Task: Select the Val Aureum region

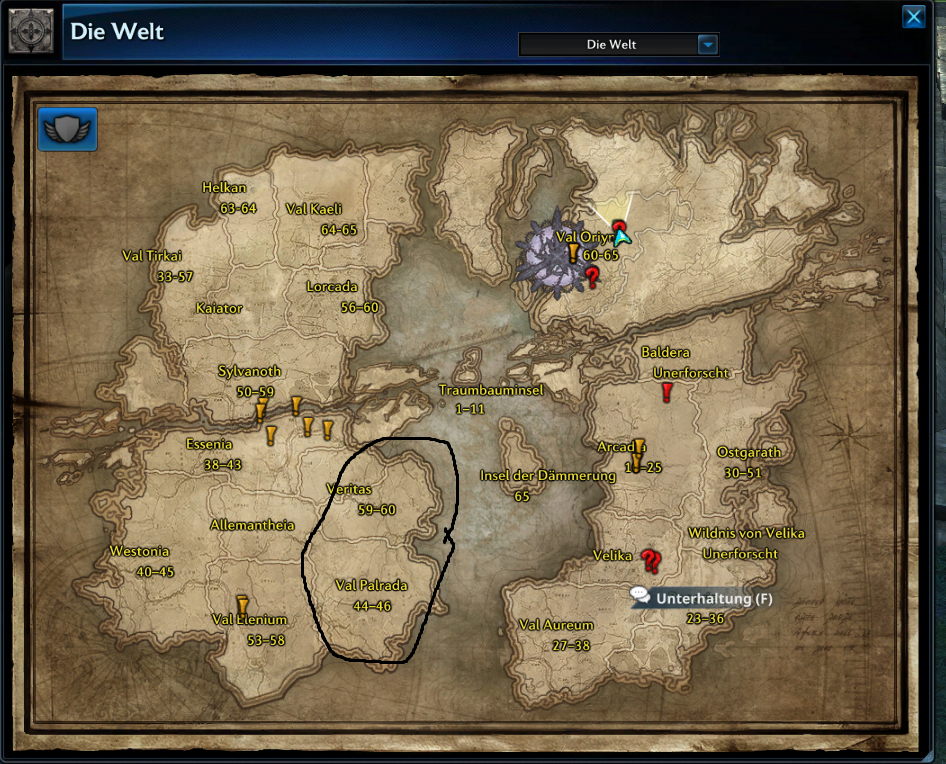Action: point(556,625)
